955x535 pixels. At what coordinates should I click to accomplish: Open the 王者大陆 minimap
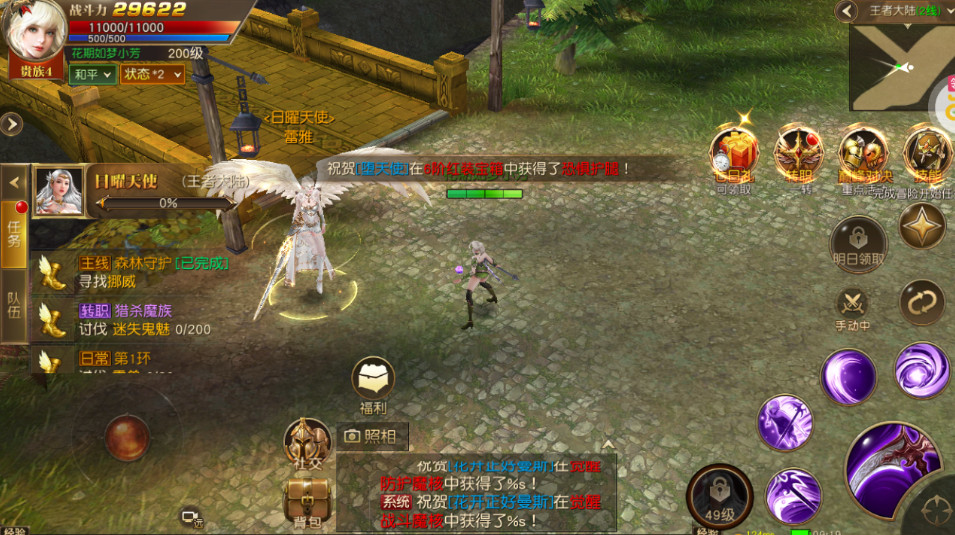point(901,67)
